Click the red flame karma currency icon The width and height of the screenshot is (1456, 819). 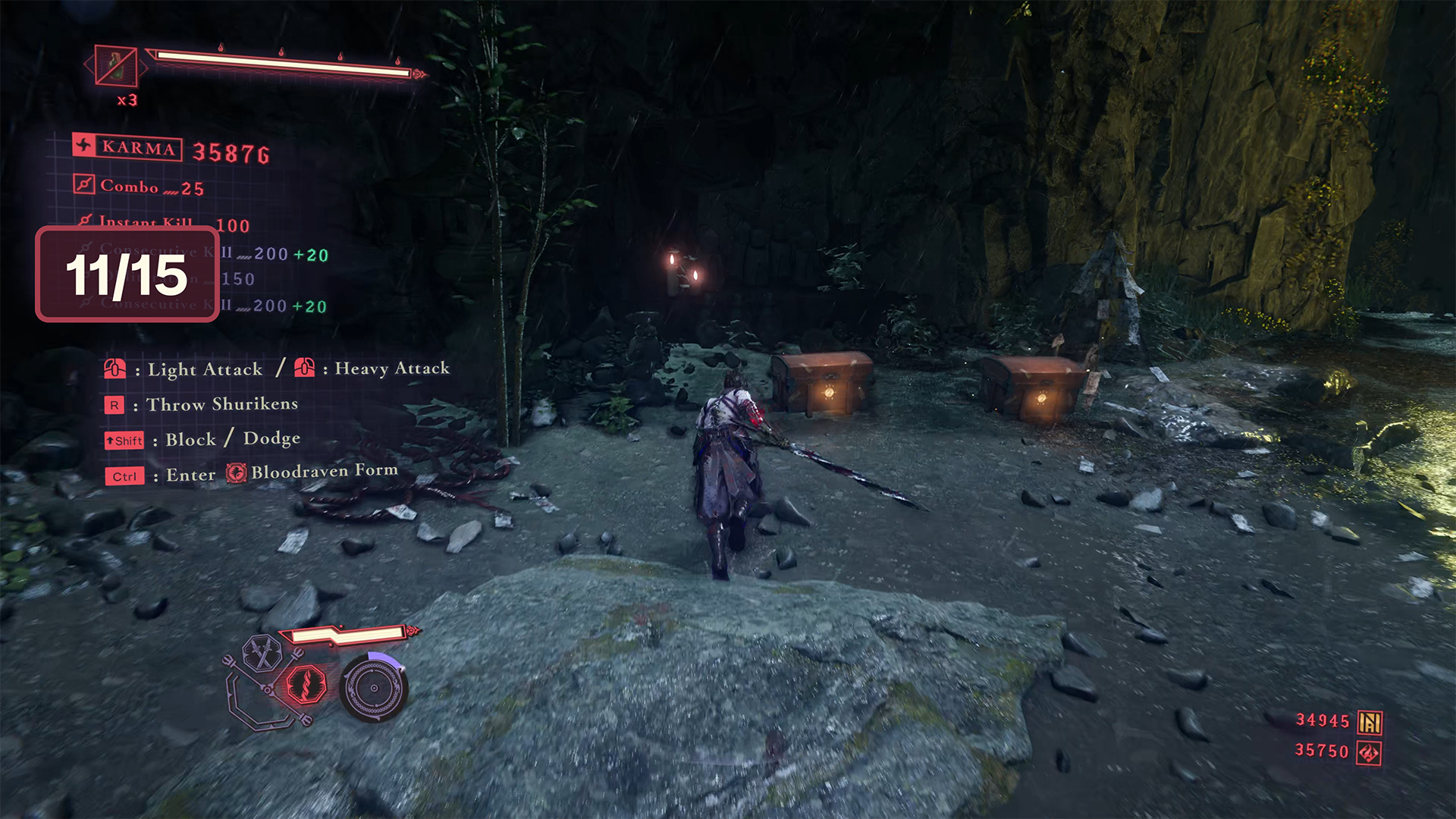click(x=1369, y=753)
